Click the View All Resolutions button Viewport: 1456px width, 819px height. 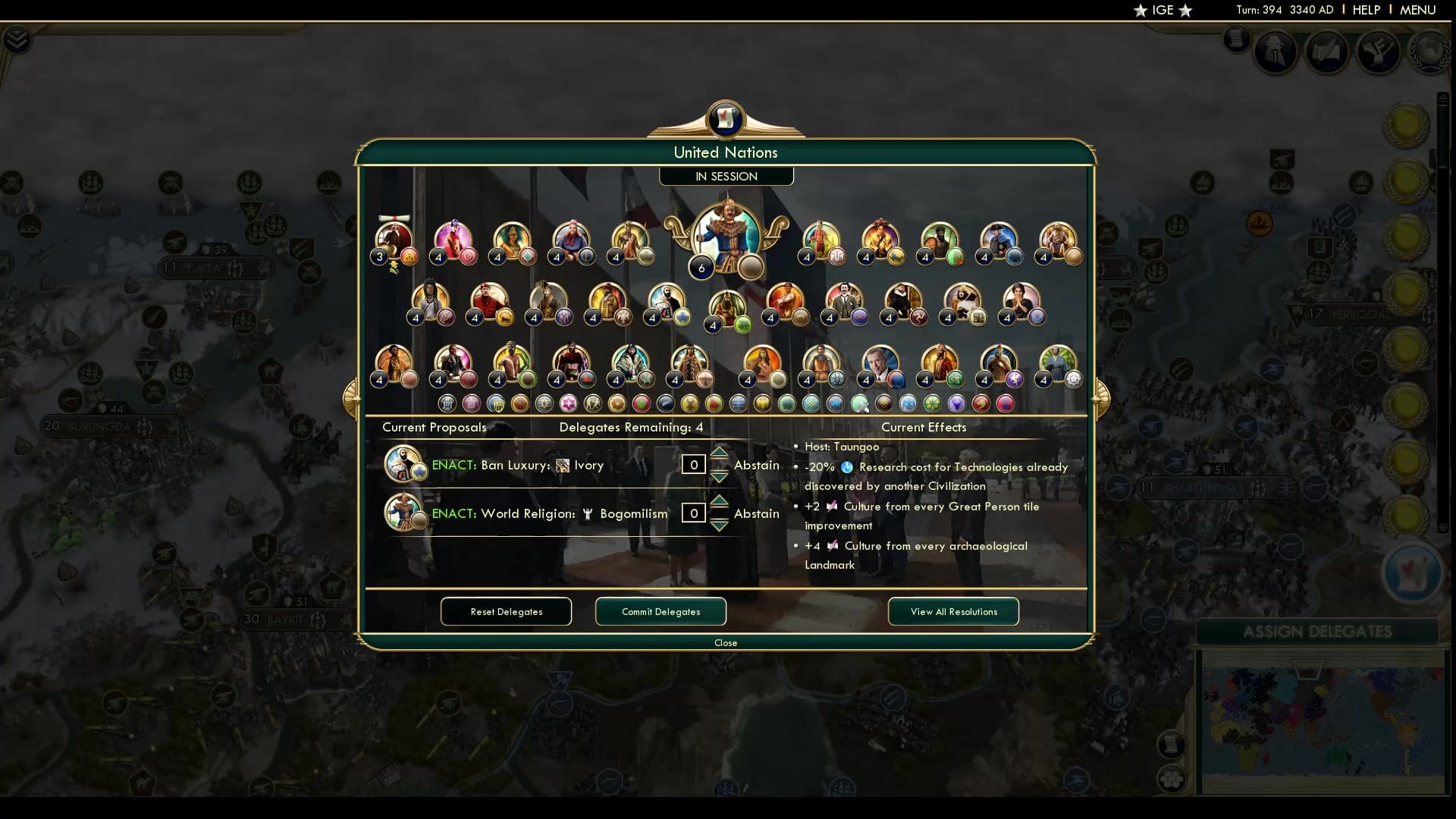pos(952,612)
